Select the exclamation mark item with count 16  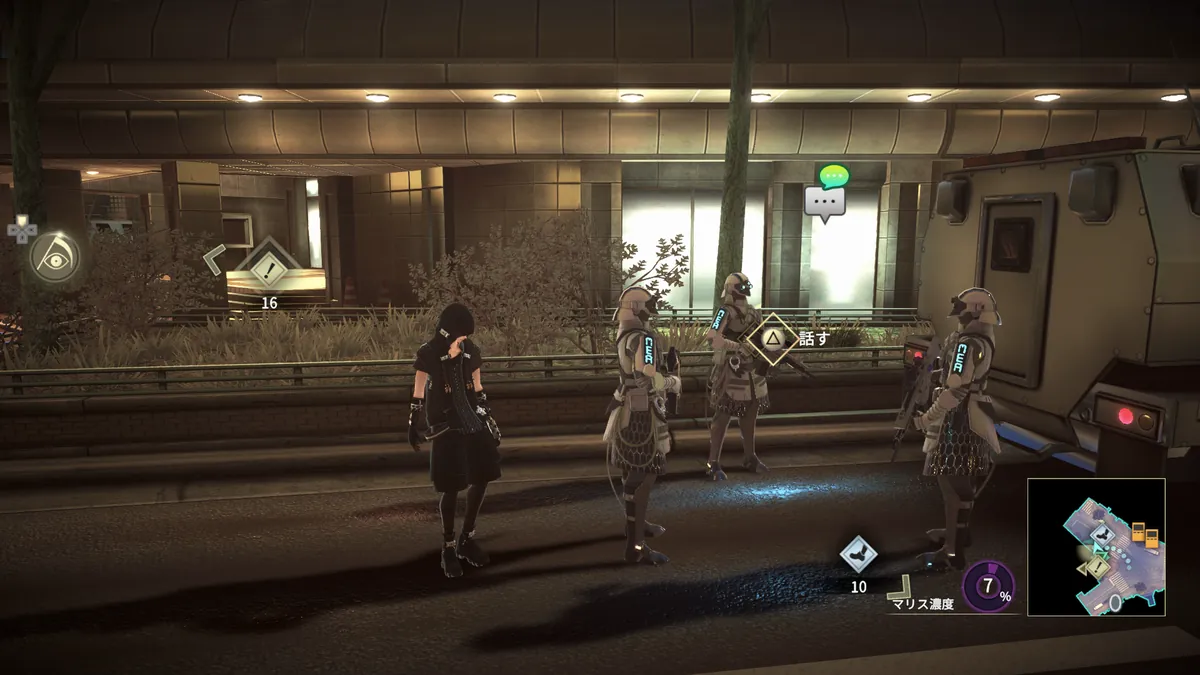tap(268, 266)
